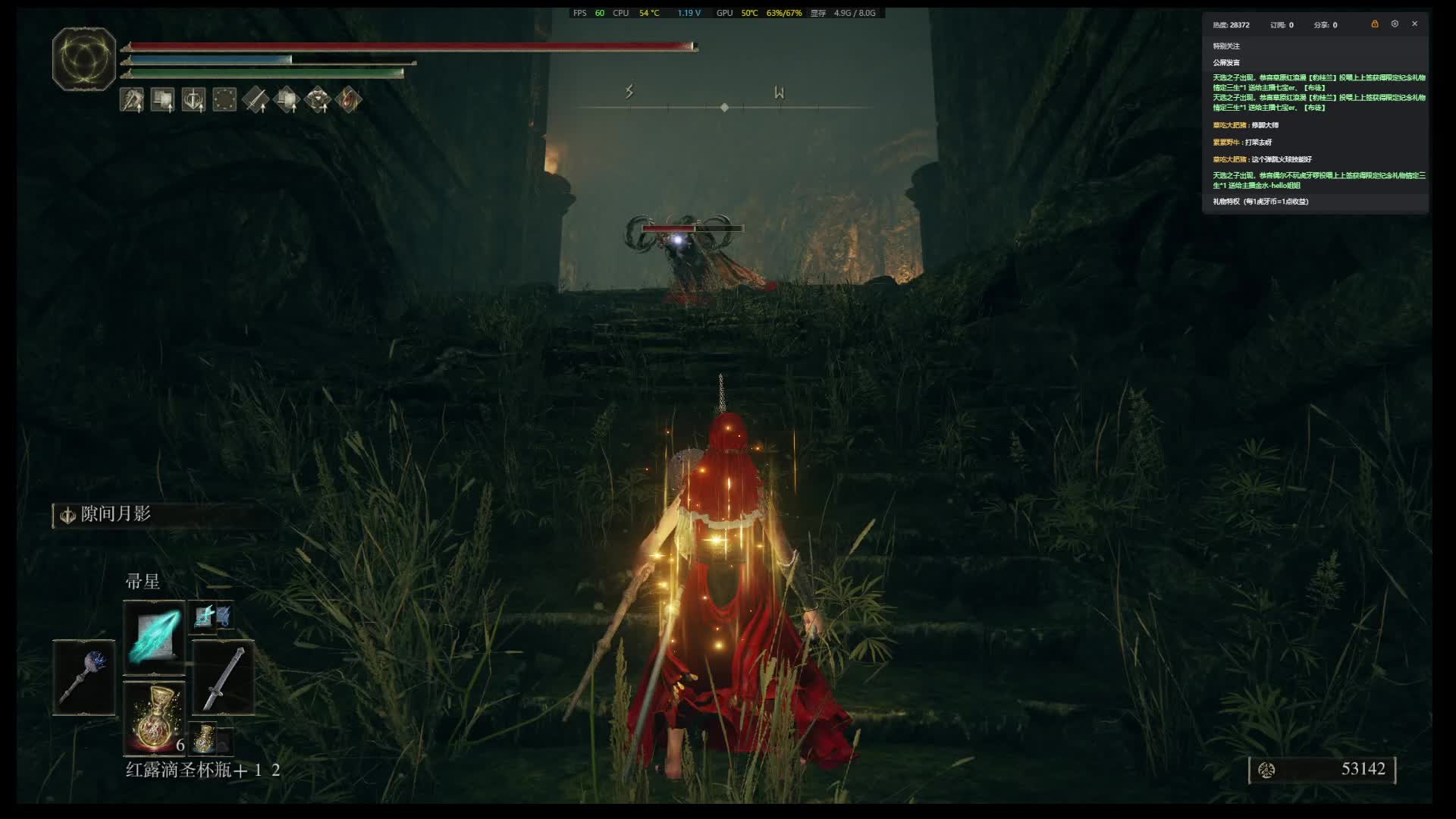Select the straight sword weapon slot

[223, 677]
